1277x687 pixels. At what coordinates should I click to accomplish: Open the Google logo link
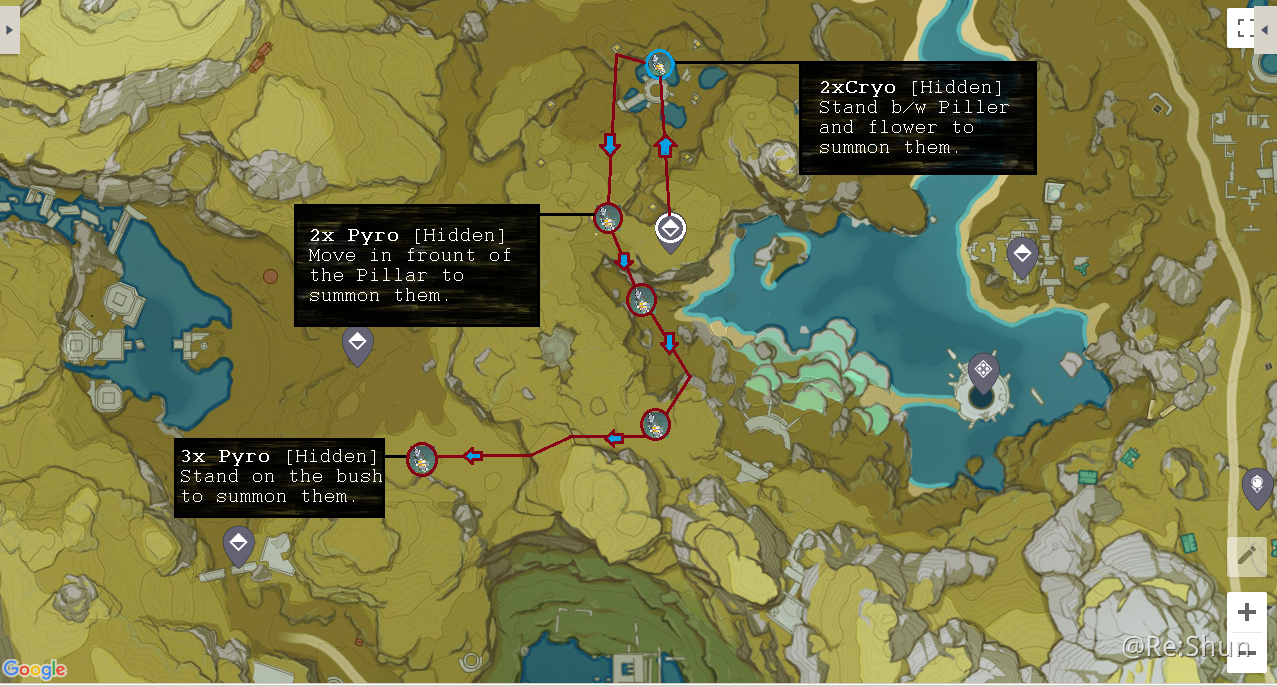tap(34, 670)
